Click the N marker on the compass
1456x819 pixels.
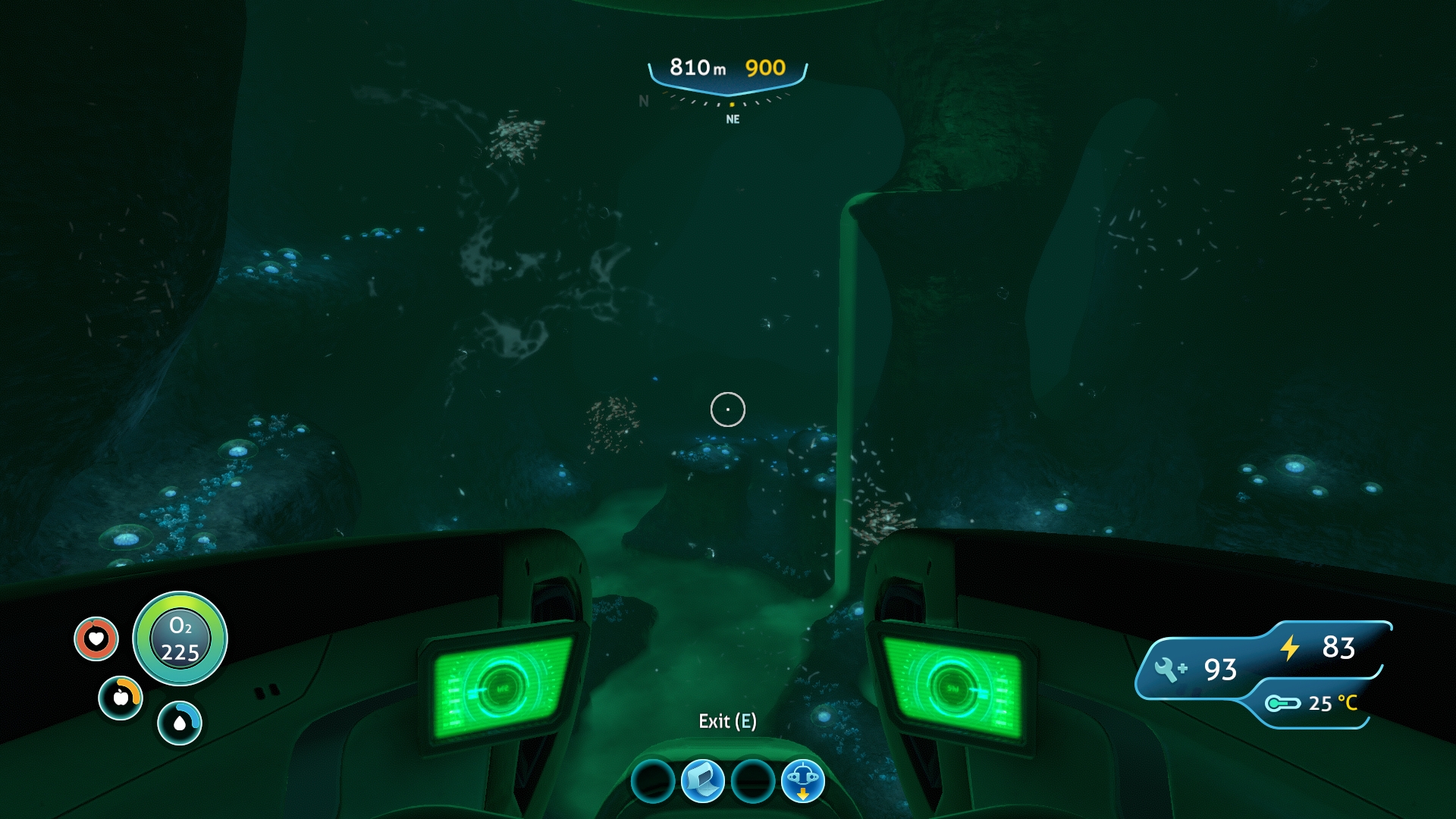click(x=643, y=99)
